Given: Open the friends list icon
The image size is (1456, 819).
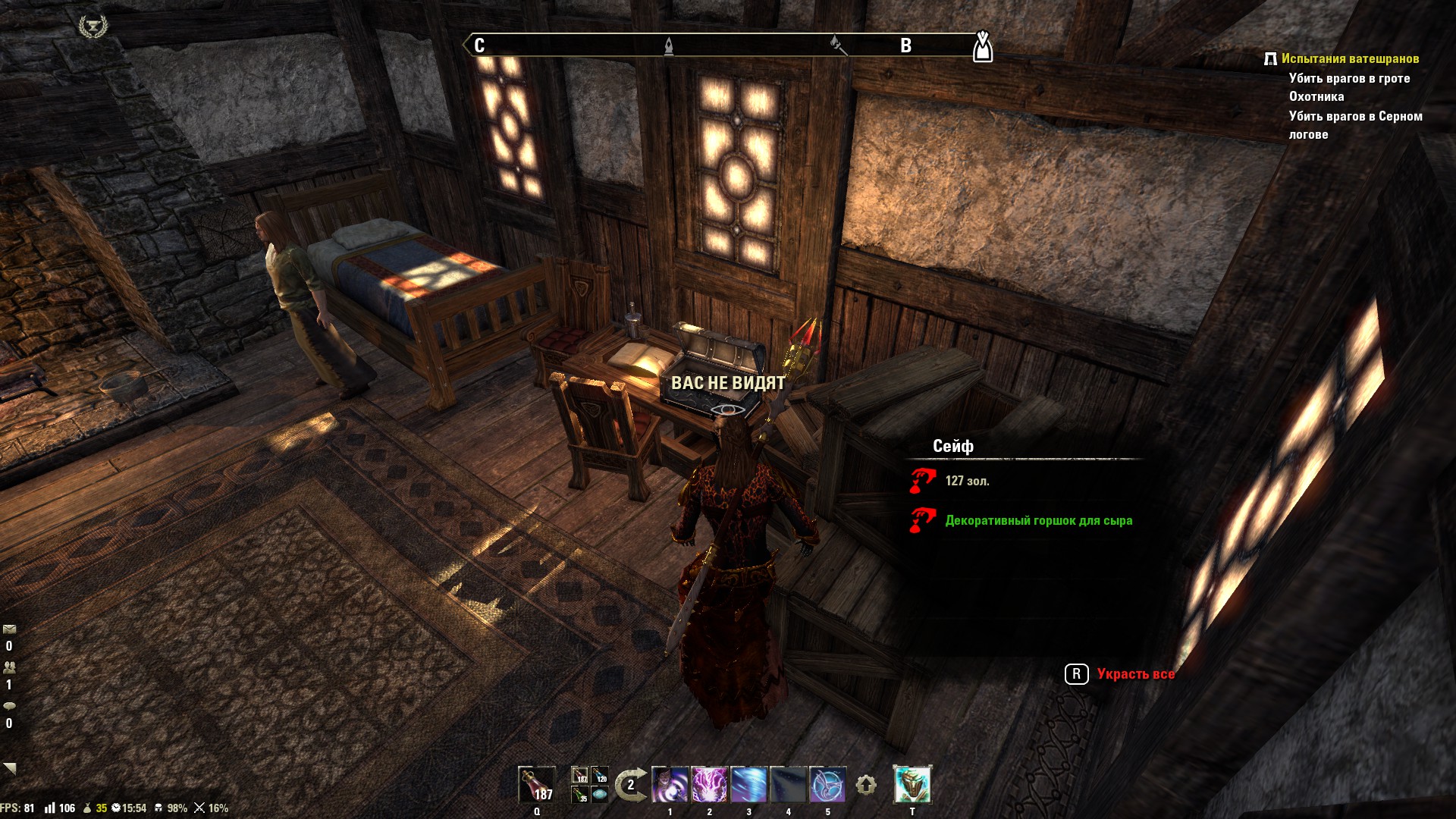Looking at the screenshot, I should pos(9,667).
